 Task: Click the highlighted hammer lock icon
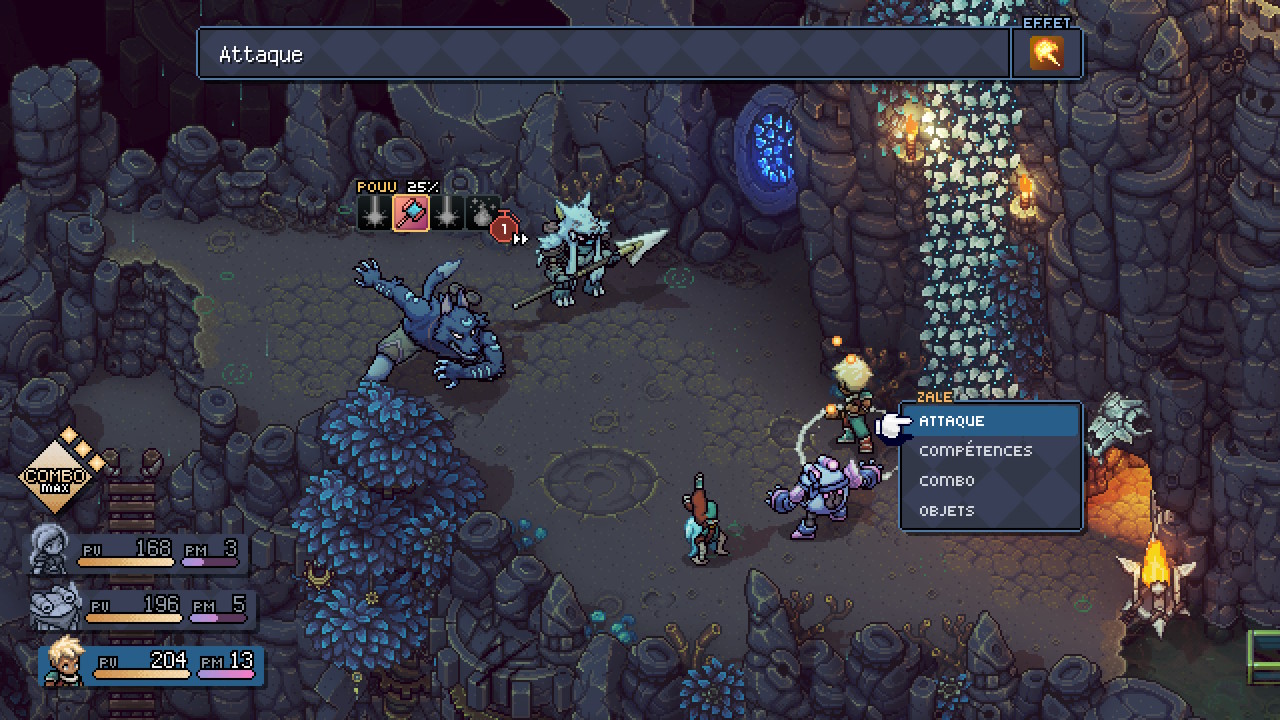[x=411, y=212]
